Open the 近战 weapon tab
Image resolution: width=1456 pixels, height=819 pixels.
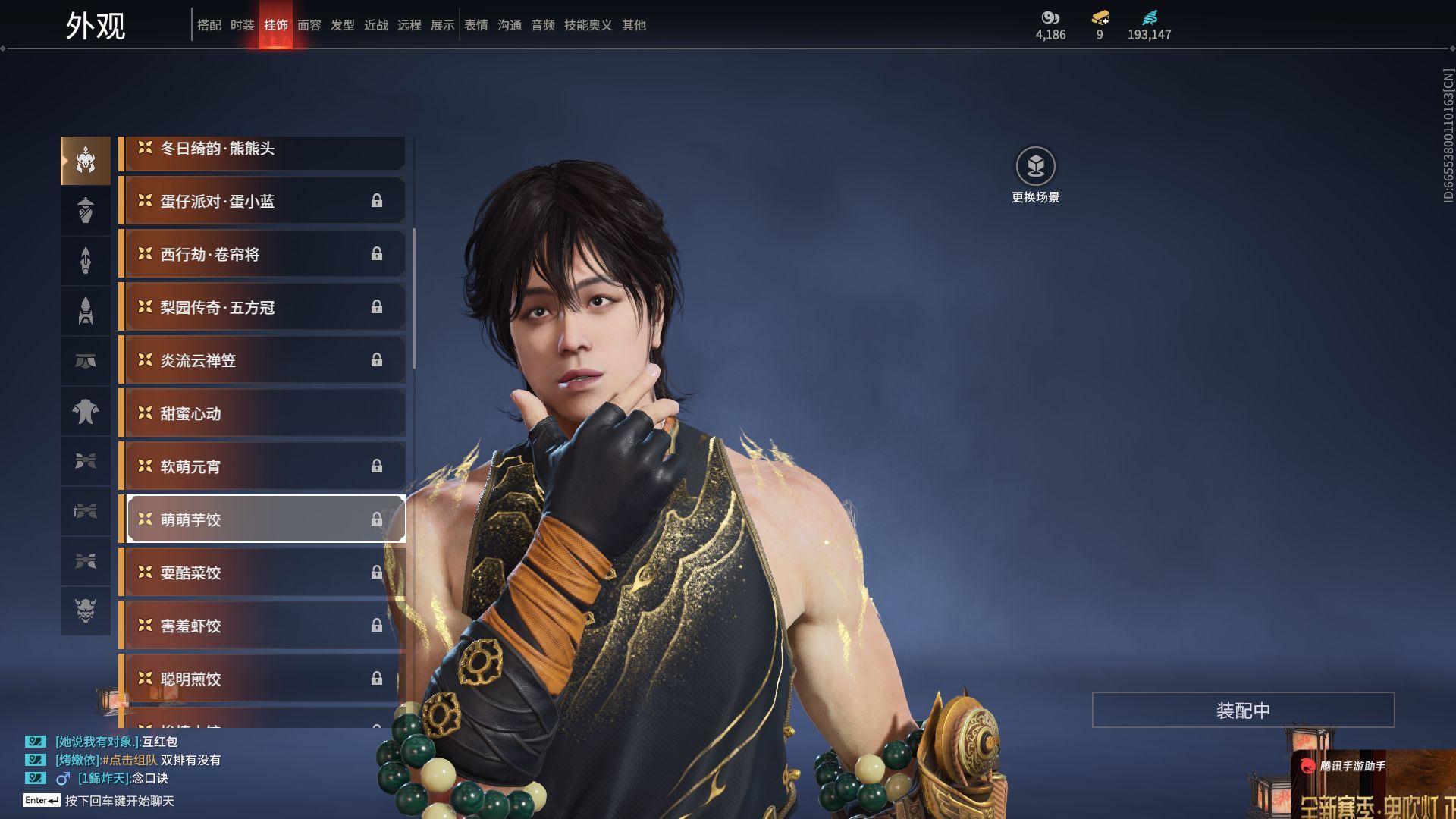(375, 25)
